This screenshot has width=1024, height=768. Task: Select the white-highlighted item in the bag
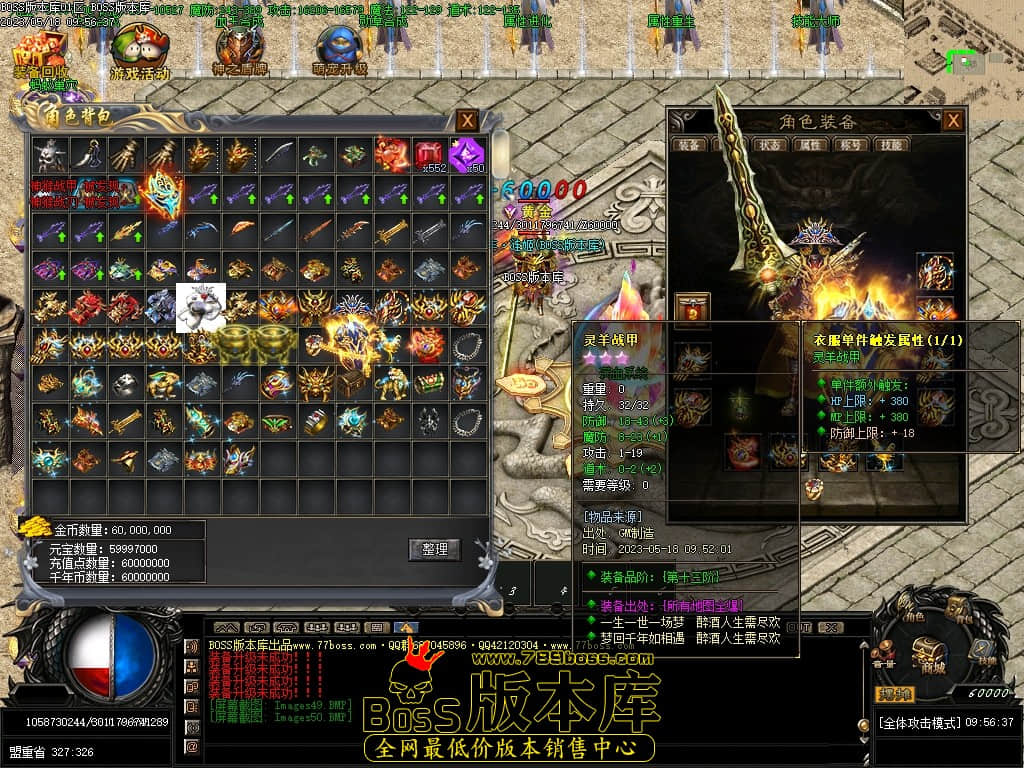point(201,307)
